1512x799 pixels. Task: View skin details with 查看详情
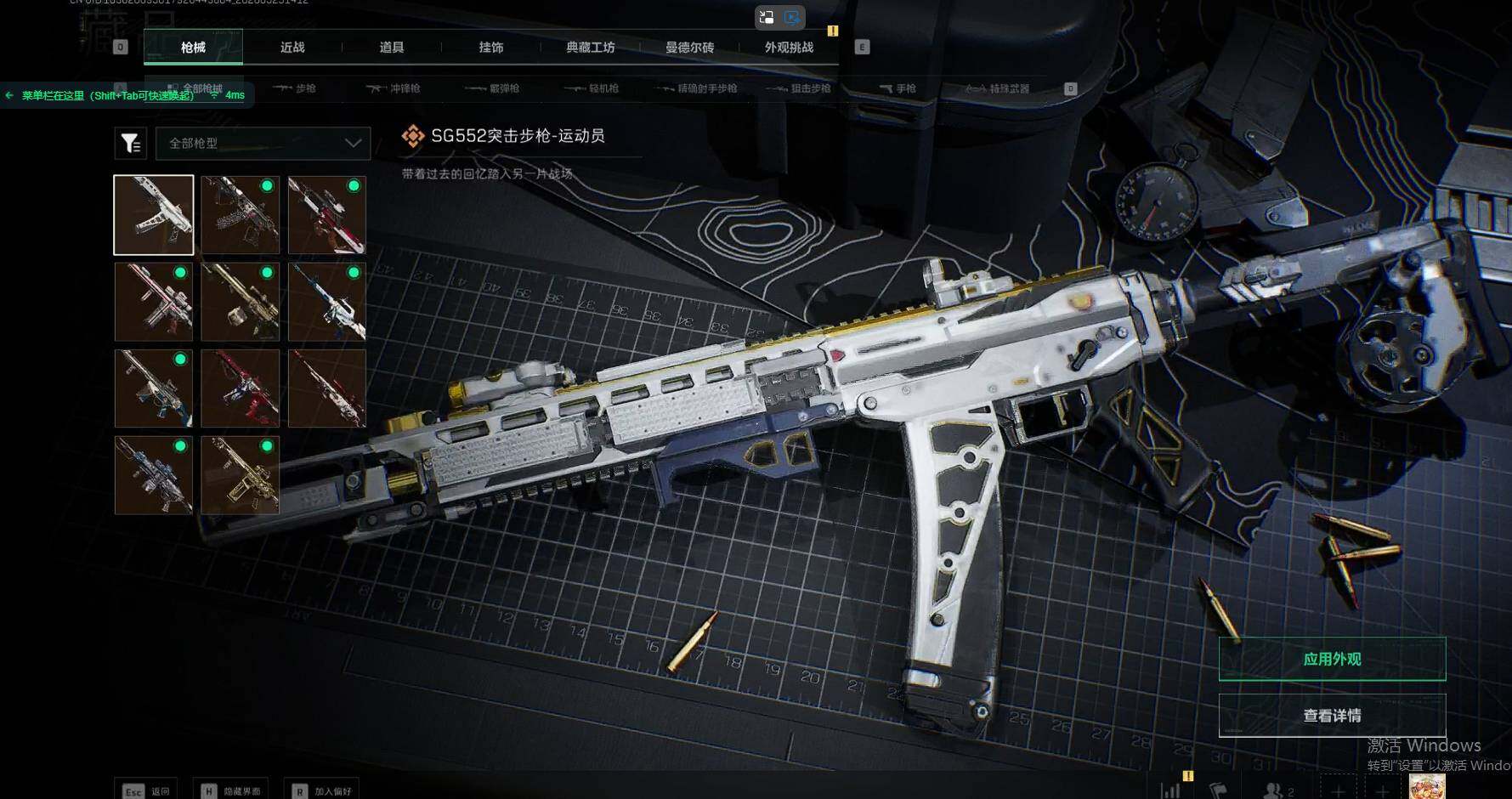pyautogui.click(x=1332, y=716)
